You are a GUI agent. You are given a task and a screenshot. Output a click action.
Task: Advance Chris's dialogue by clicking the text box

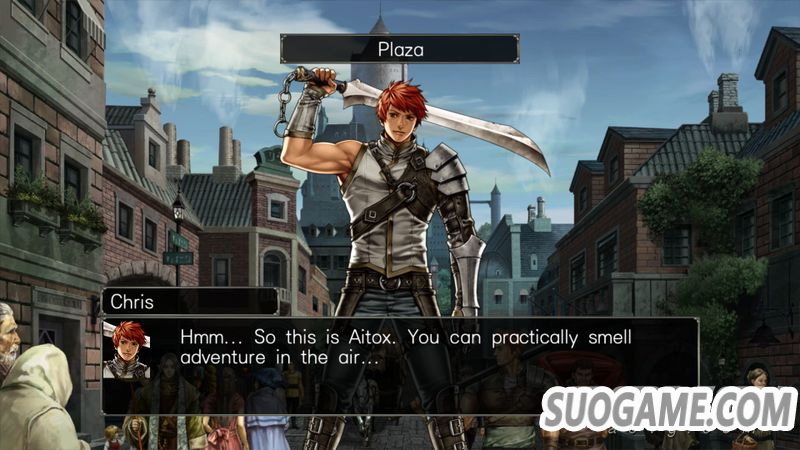coord(400,365)
